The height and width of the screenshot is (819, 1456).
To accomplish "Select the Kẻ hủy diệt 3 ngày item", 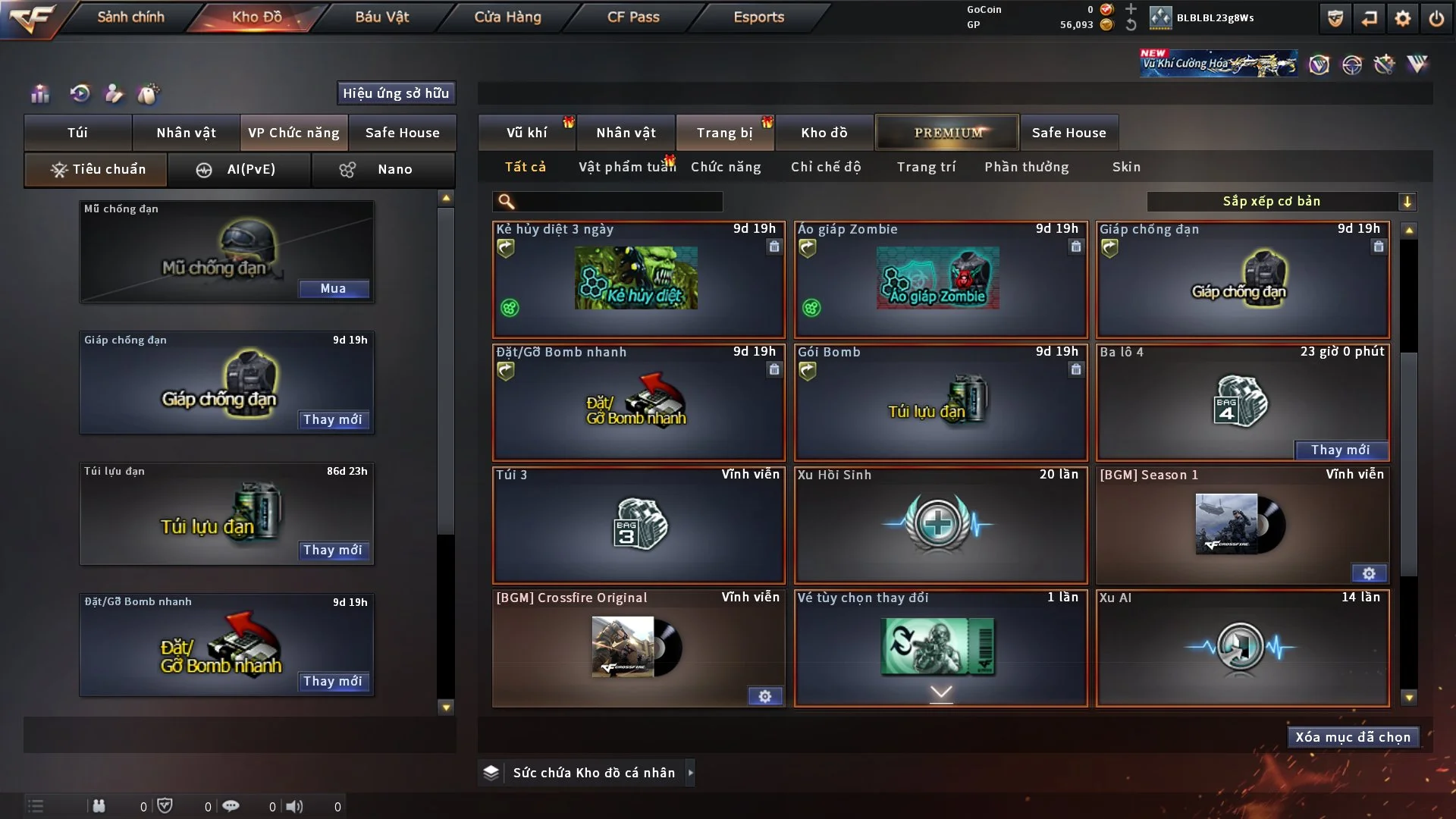I will coord(638,279).
